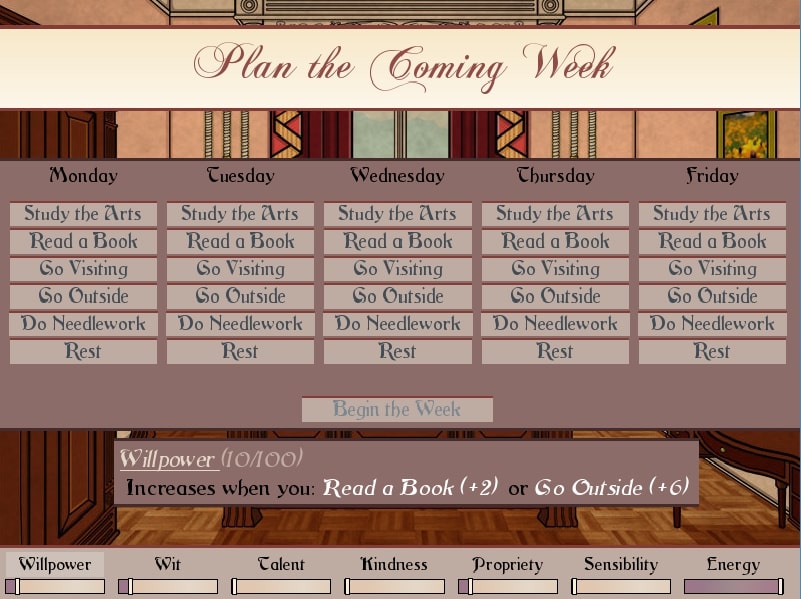
Task: Select the Energy stat label
Action: point(733,565)
